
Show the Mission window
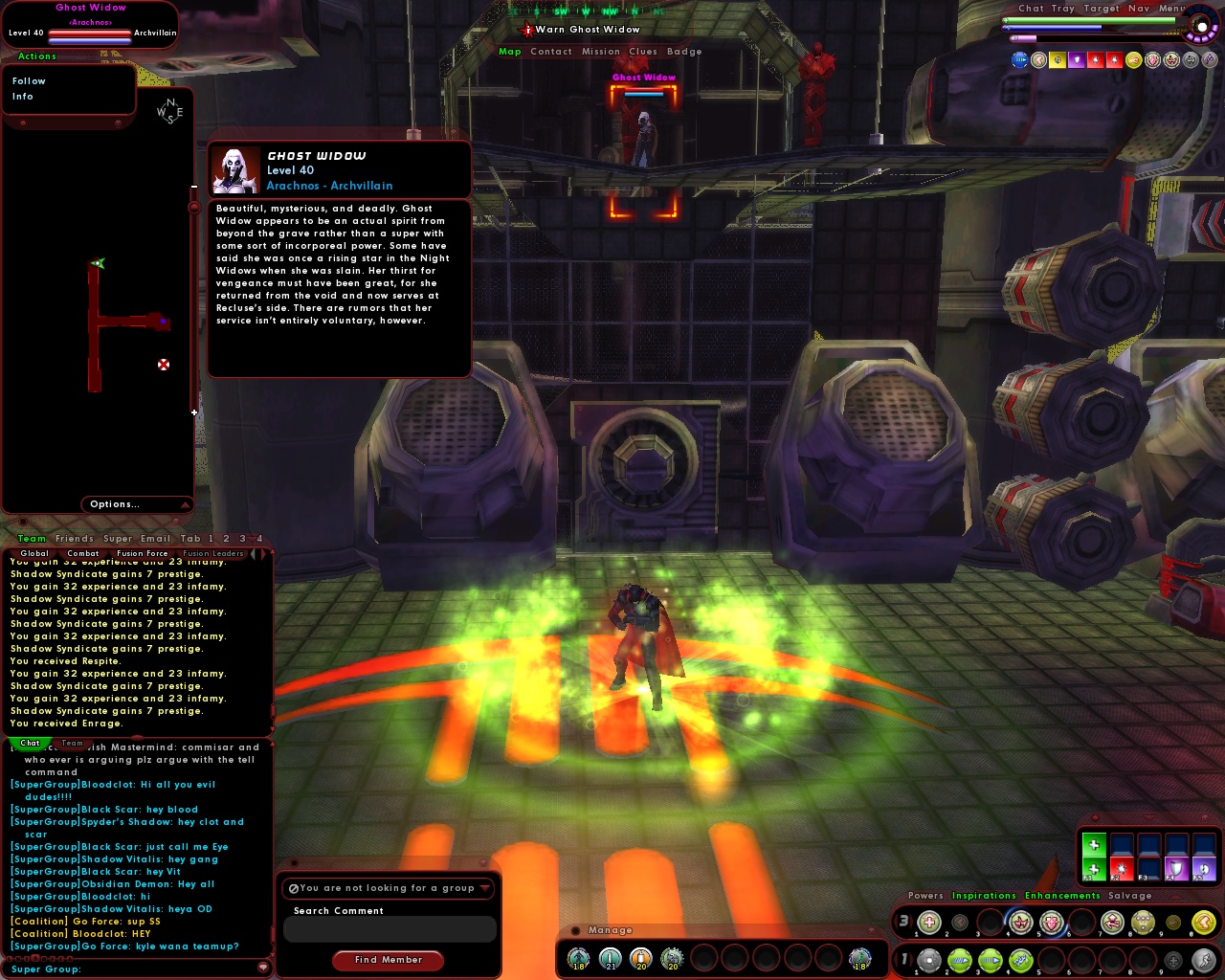click(601, 52)
